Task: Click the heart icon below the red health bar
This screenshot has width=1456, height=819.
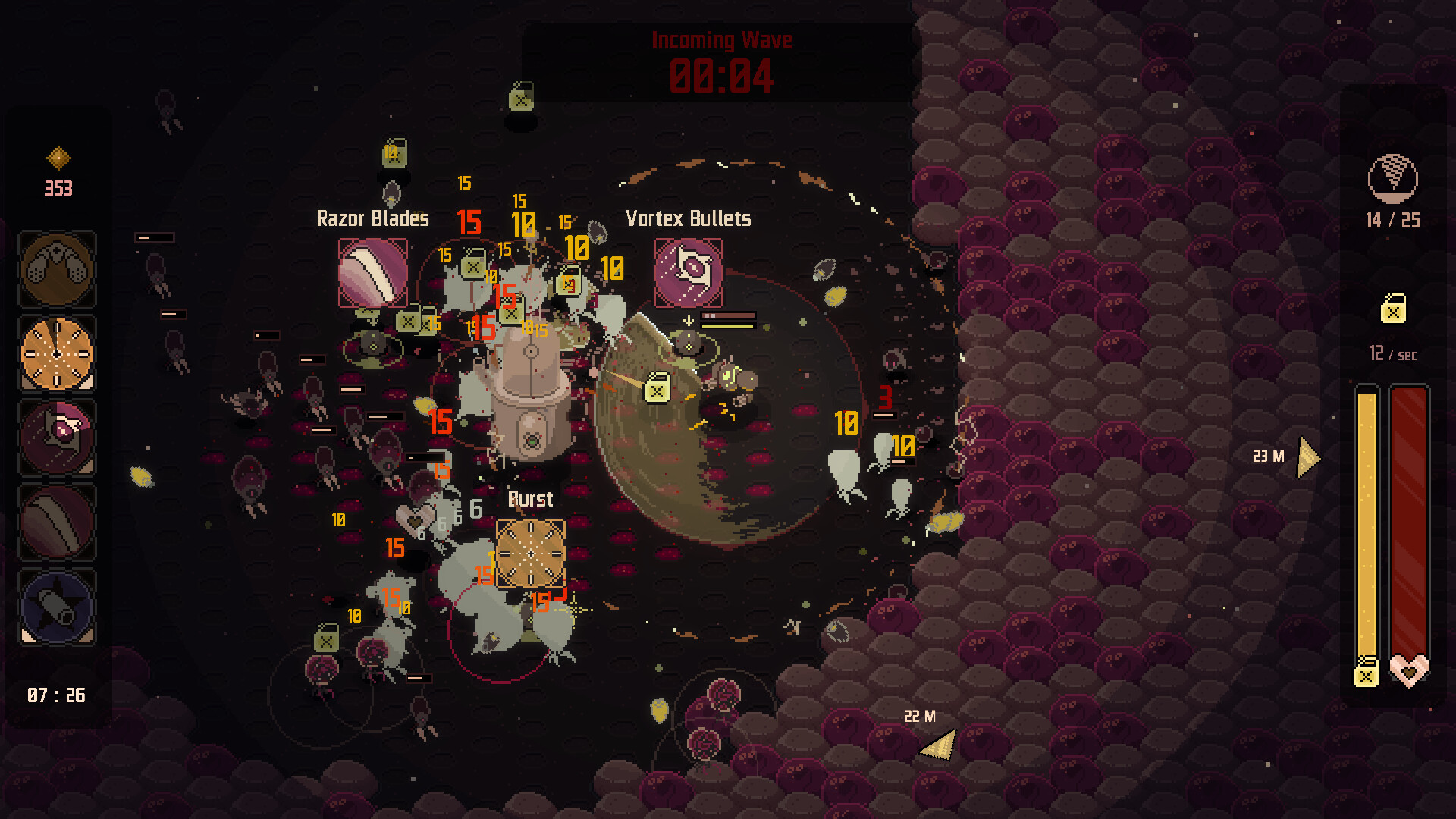Action: (x=1408, y=669)
